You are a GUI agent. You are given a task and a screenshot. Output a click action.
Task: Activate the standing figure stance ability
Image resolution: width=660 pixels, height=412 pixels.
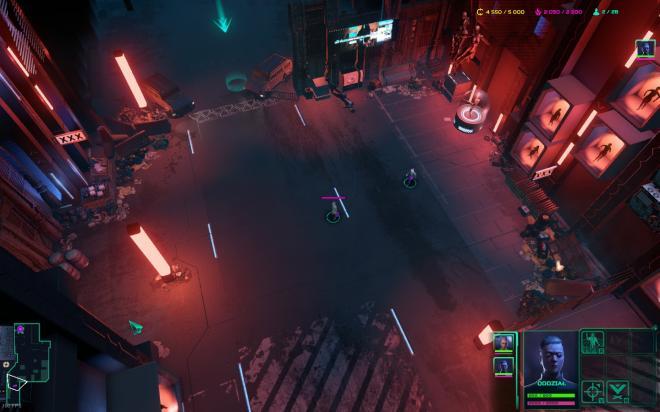pyautogui.click(x=593, y=342)
